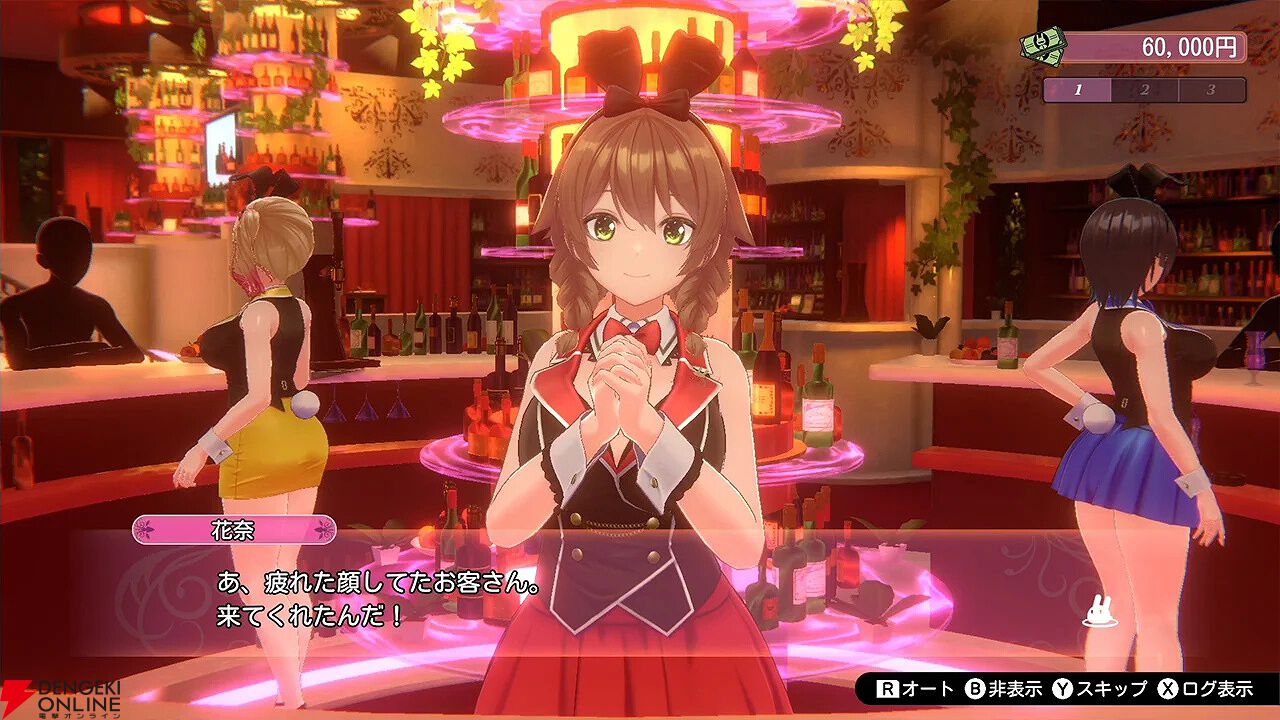
Task: Select the highlighted tab 1
Action: [x=1079, y=89]
